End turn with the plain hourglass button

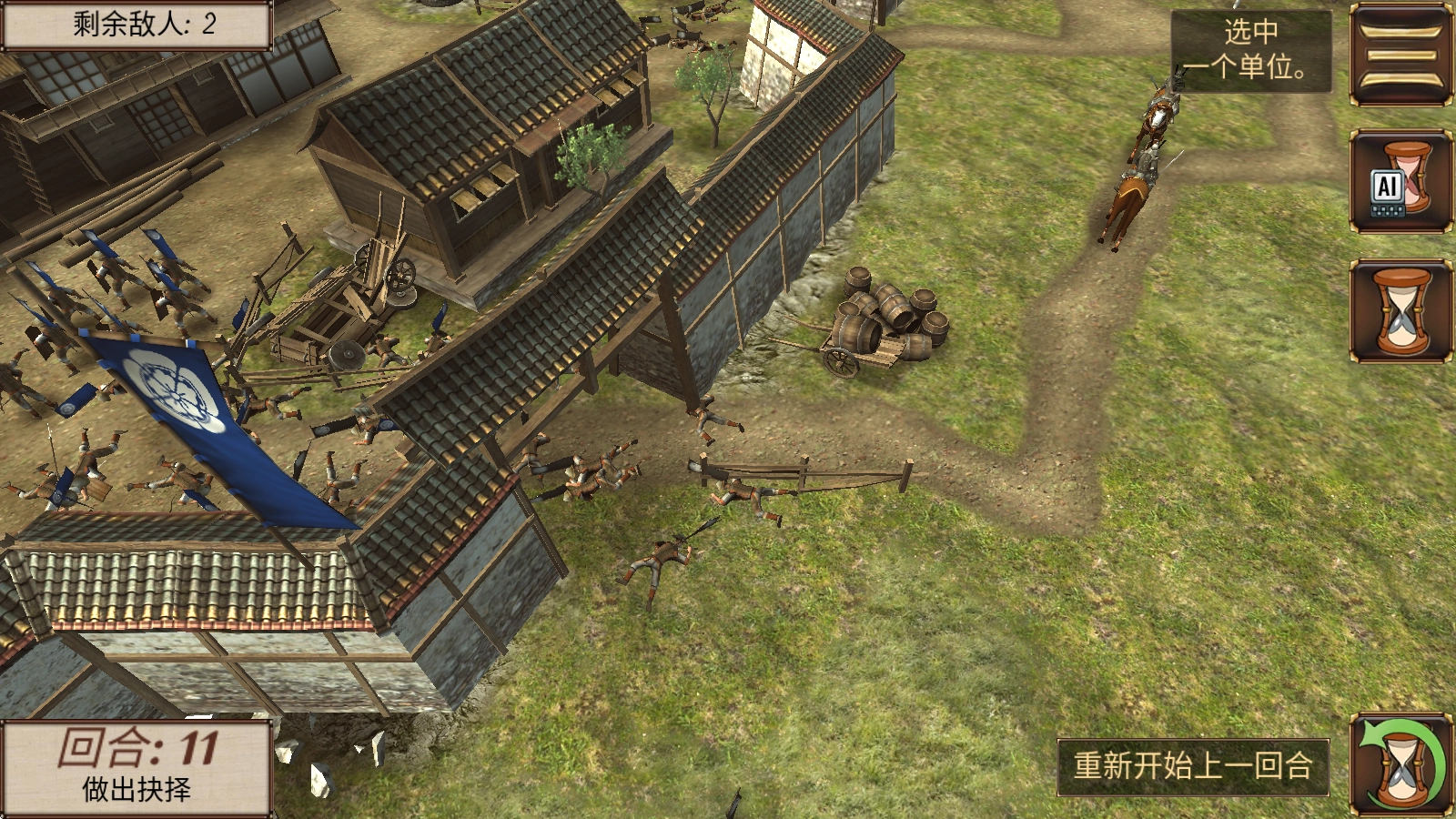pos(1400,311)
